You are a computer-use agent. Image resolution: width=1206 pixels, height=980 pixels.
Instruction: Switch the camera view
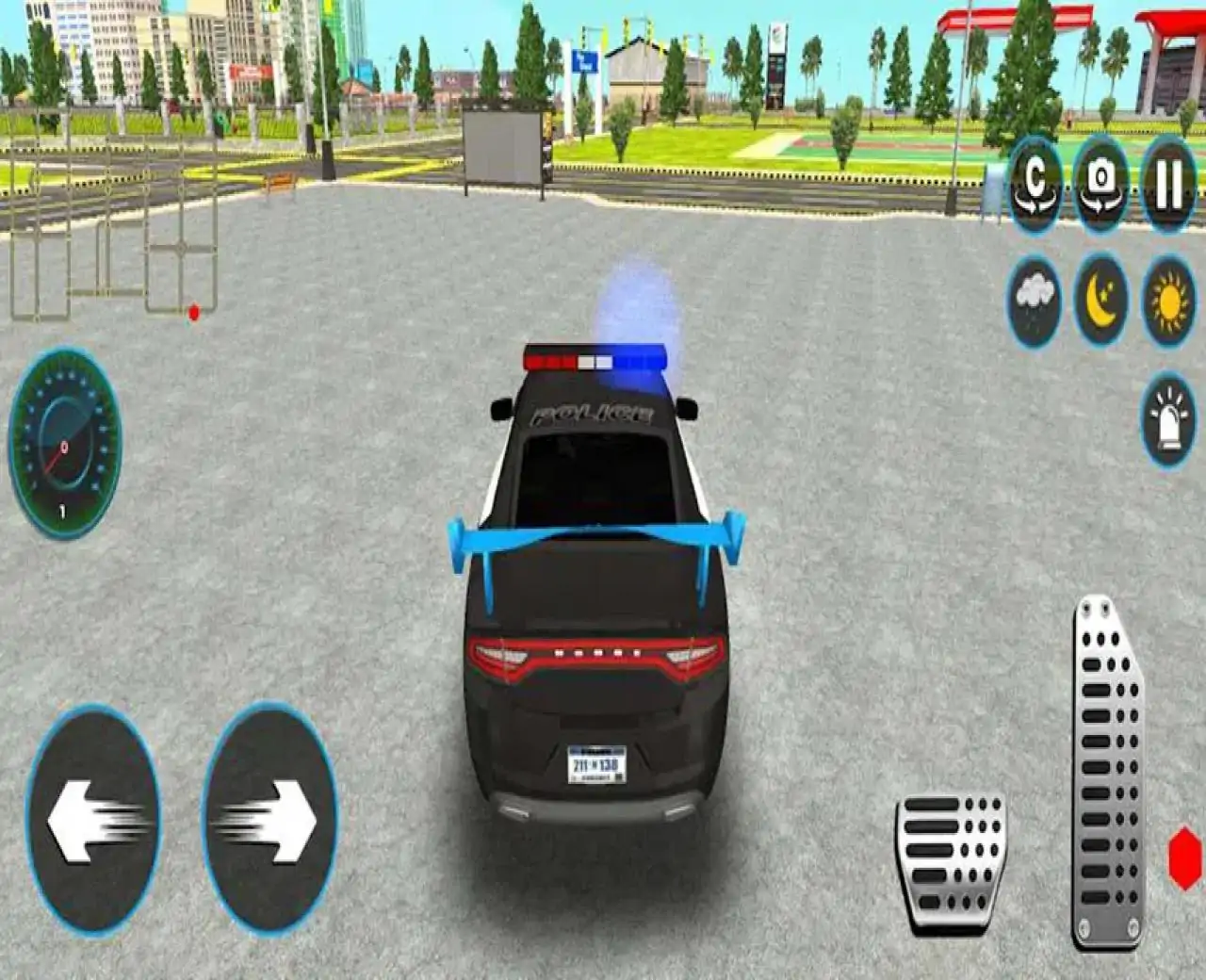(1034, 185)
